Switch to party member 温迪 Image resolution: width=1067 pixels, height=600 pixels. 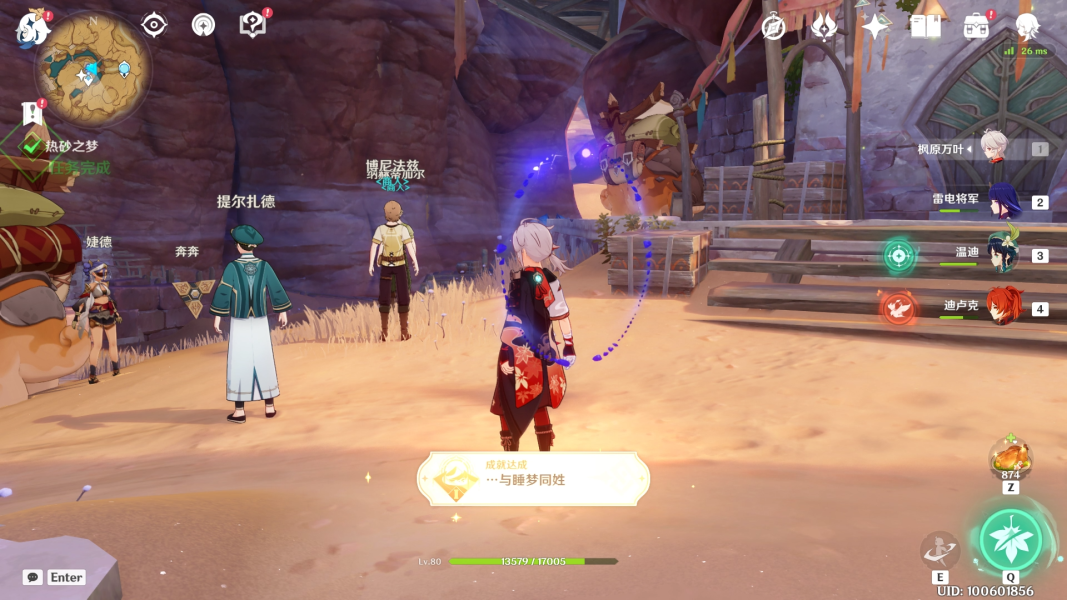1003,254
